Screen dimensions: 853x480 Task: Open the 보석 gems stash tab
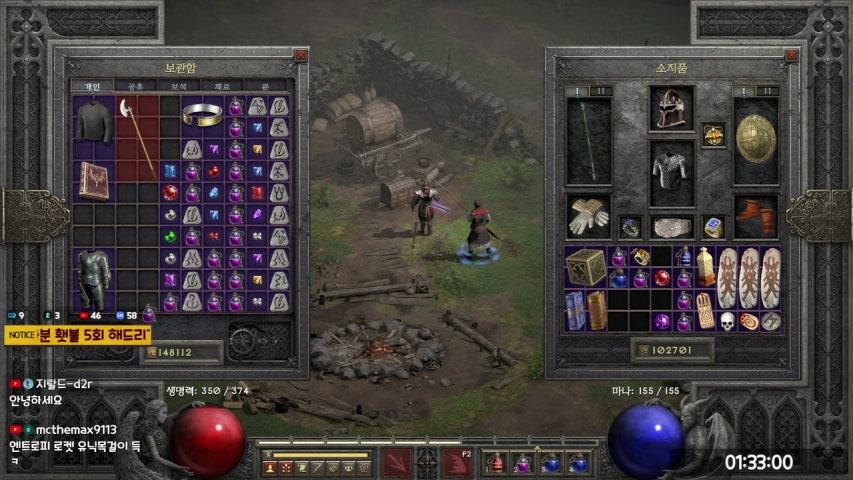(x=178, y=86)
